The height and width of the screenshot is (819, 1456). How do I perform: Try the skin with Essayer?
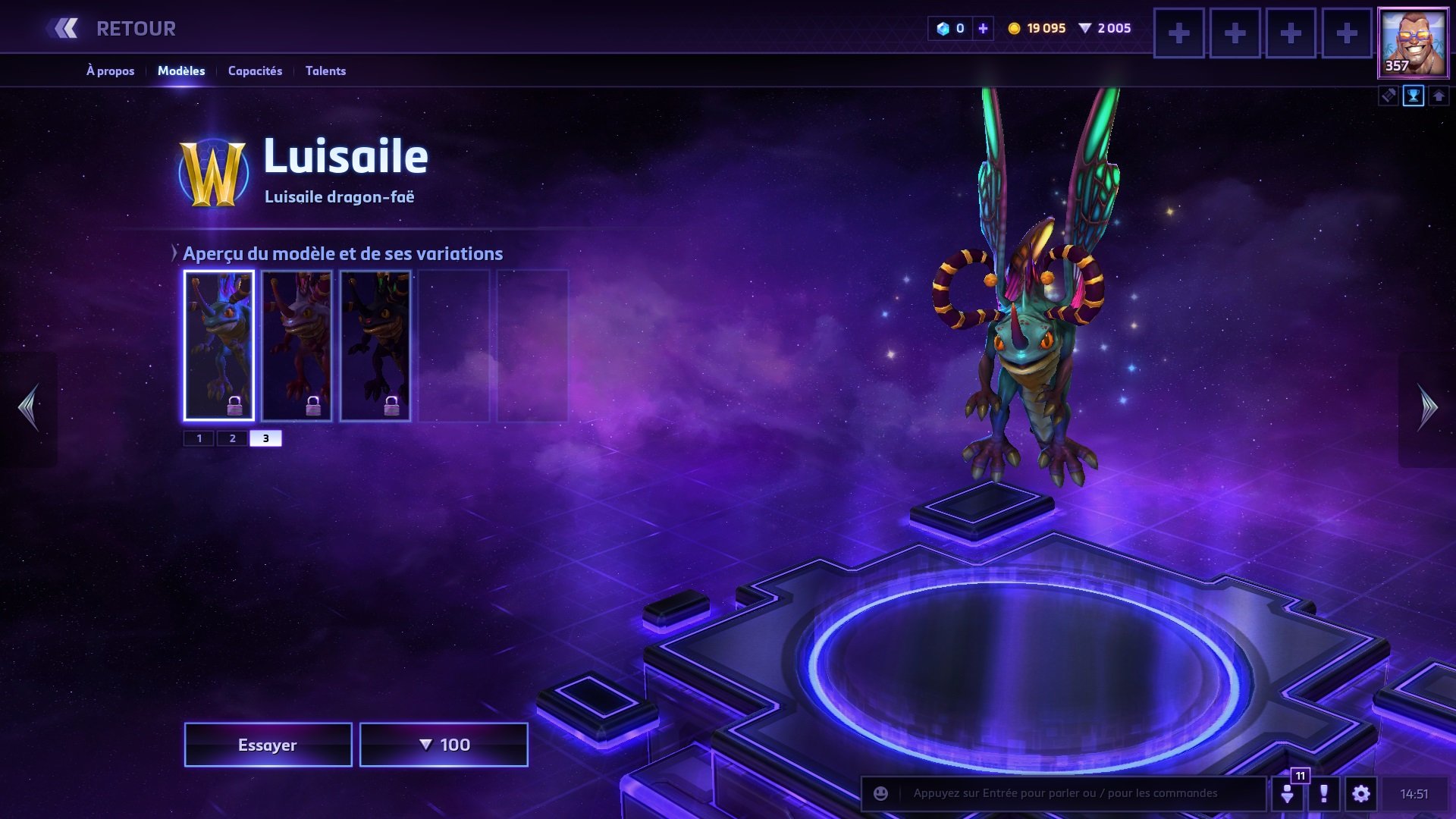pyautogui.click(x=268, y=745)
